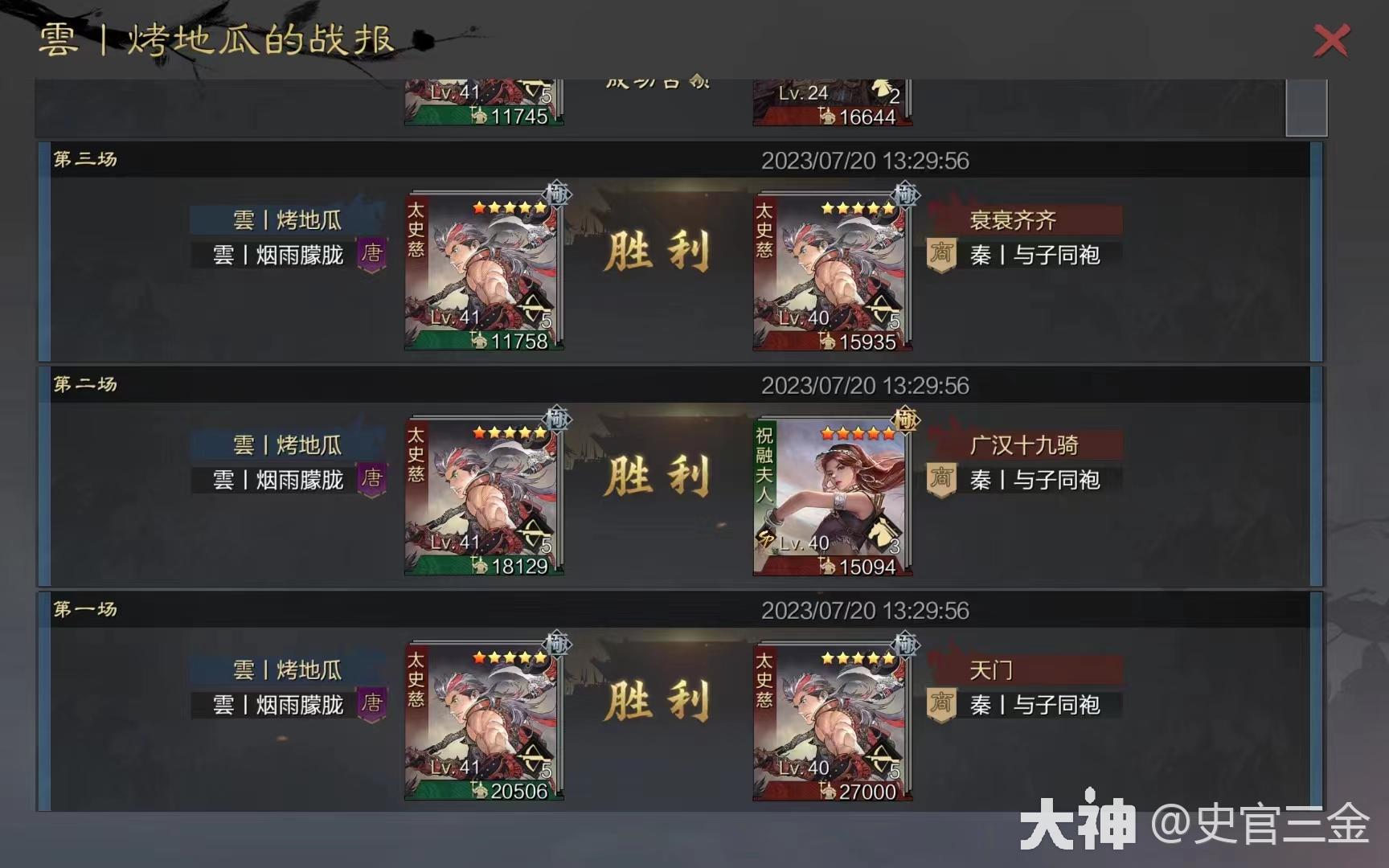Toggle the orange star rating on 祝融夫人

point(856,432)
